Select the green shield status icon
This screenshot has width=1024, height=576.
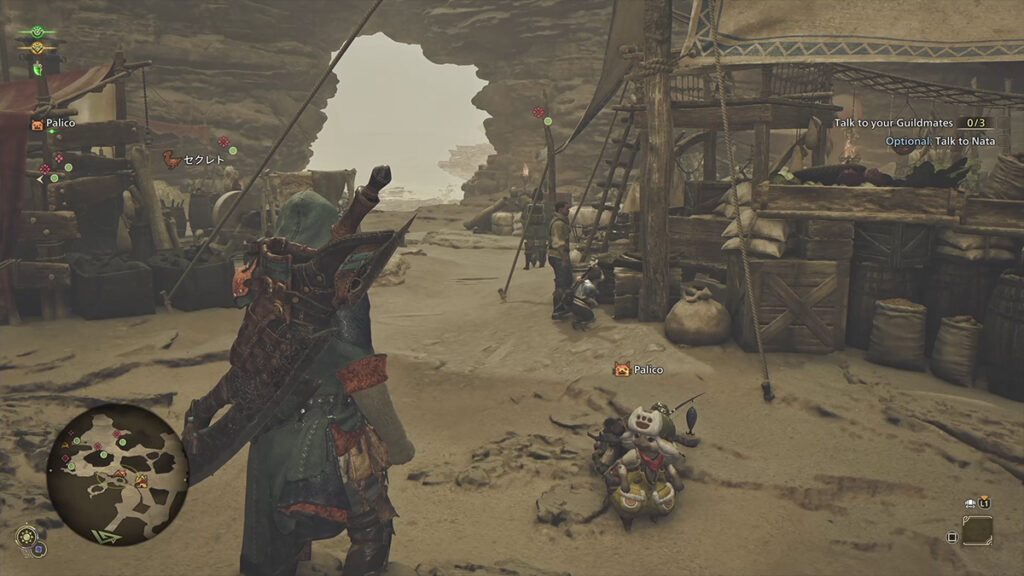38,69
